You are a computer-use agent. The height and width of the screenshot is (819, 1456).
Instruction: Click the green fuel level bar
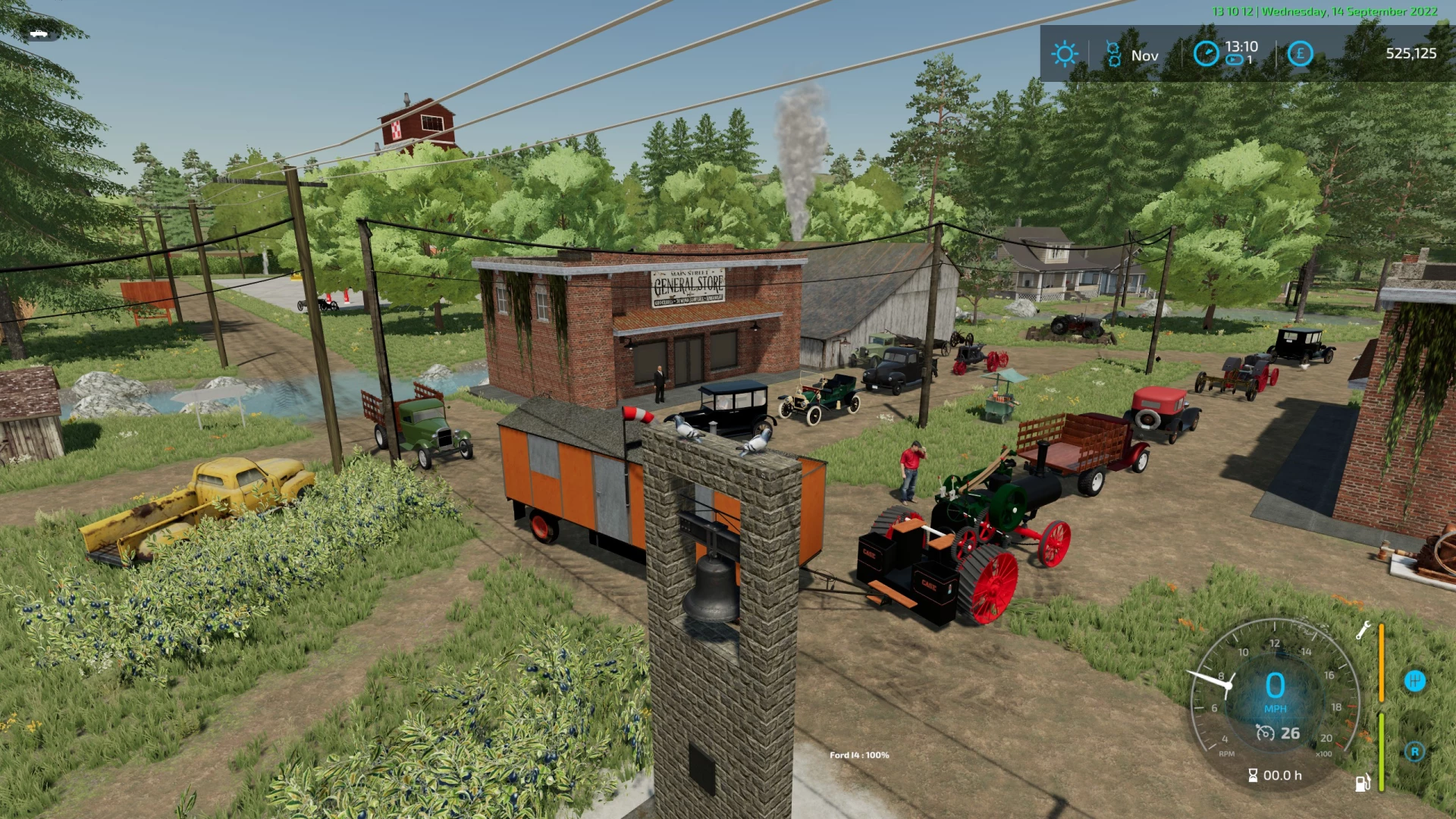pyautogui.click(x=1382, y=752)
